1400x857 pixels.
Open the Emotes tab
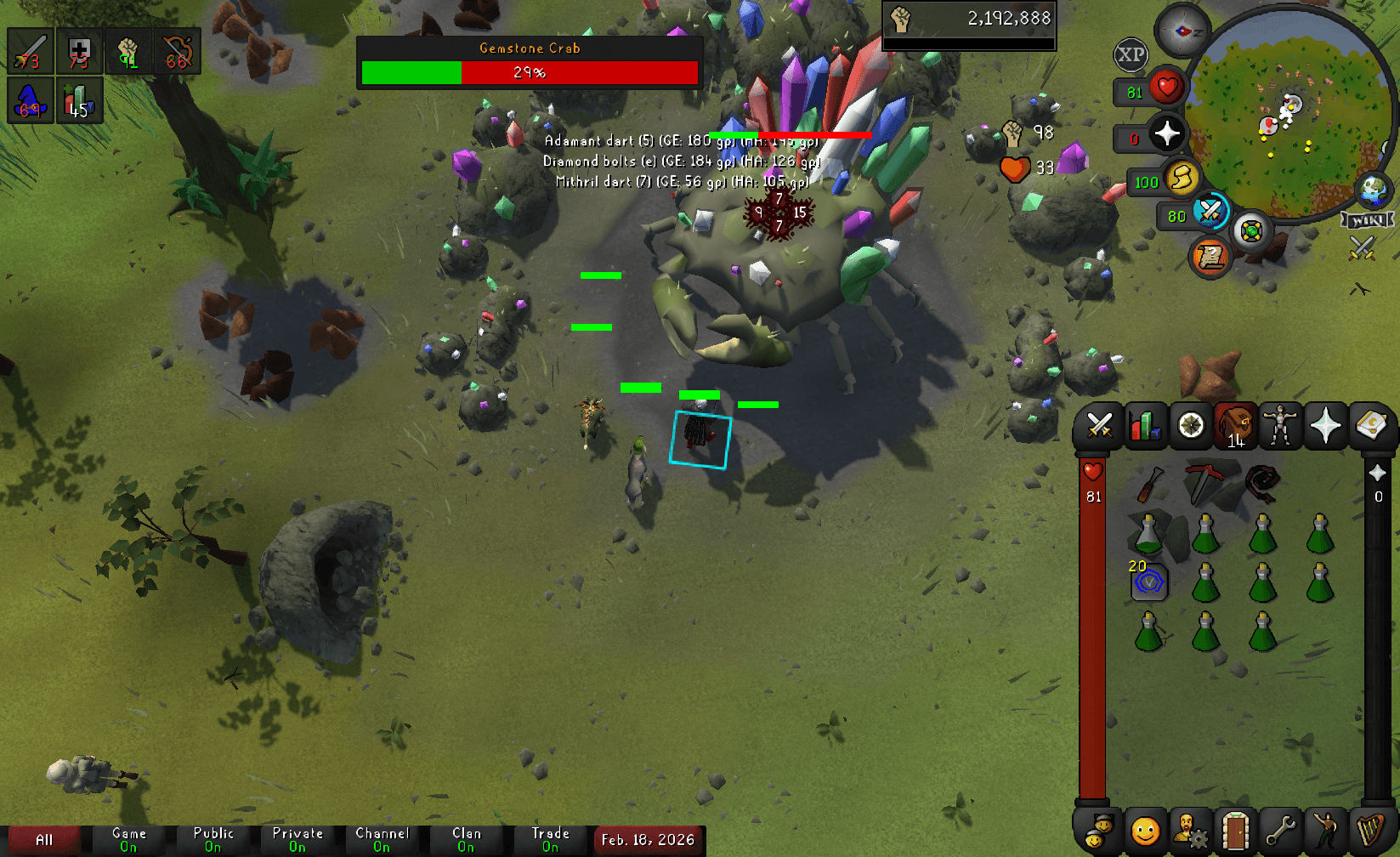1326,831
